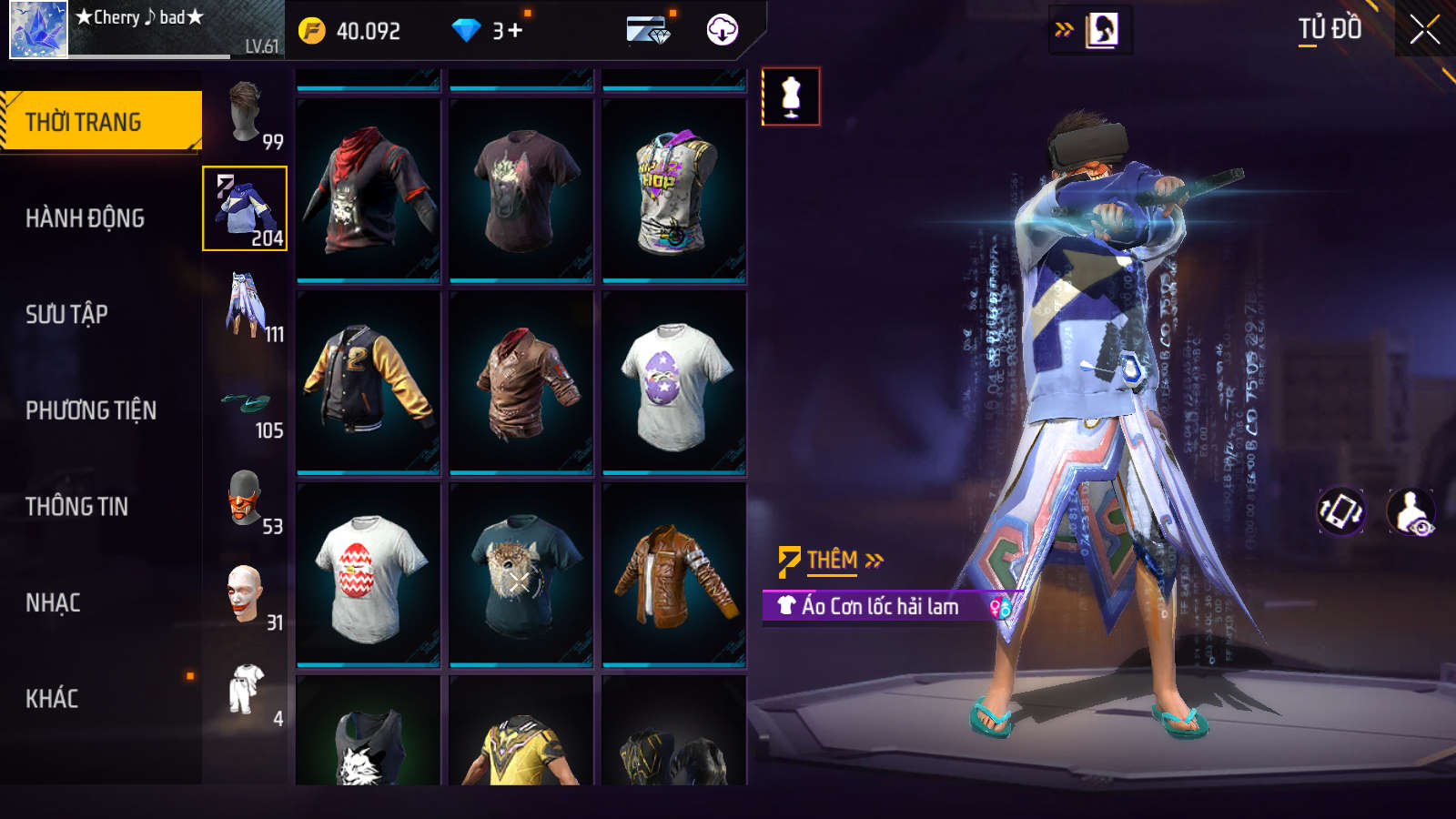
Task: Open the THỜI TRANG tab
Action: [x=100, y=121]
